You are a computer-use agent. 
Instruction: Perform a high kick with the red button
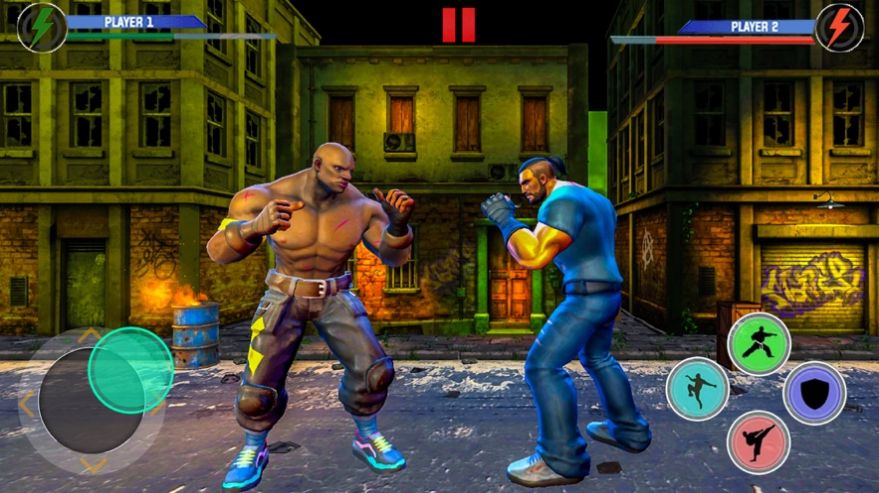click(758, 441)
